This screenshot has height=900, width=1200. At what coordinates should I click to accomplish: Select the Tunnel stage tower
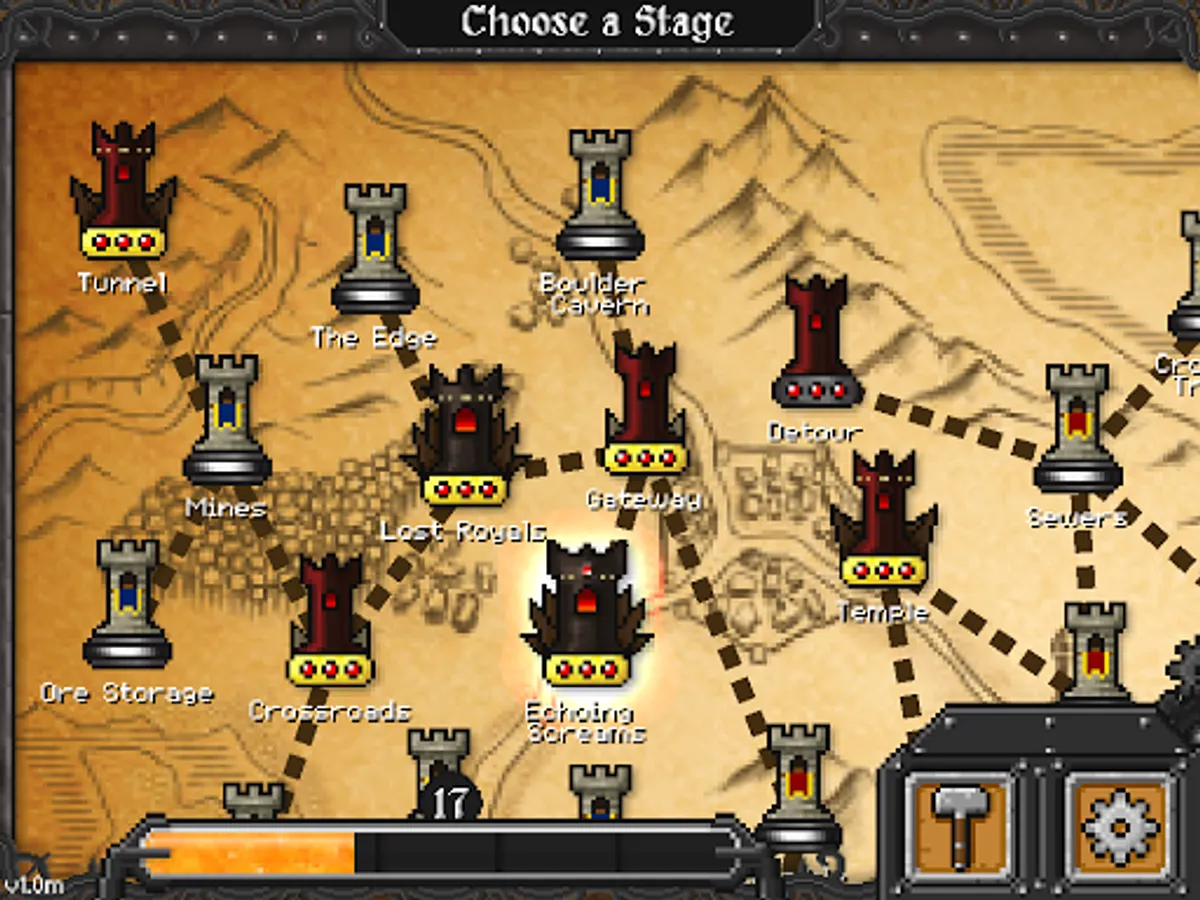tap(123, 192)
